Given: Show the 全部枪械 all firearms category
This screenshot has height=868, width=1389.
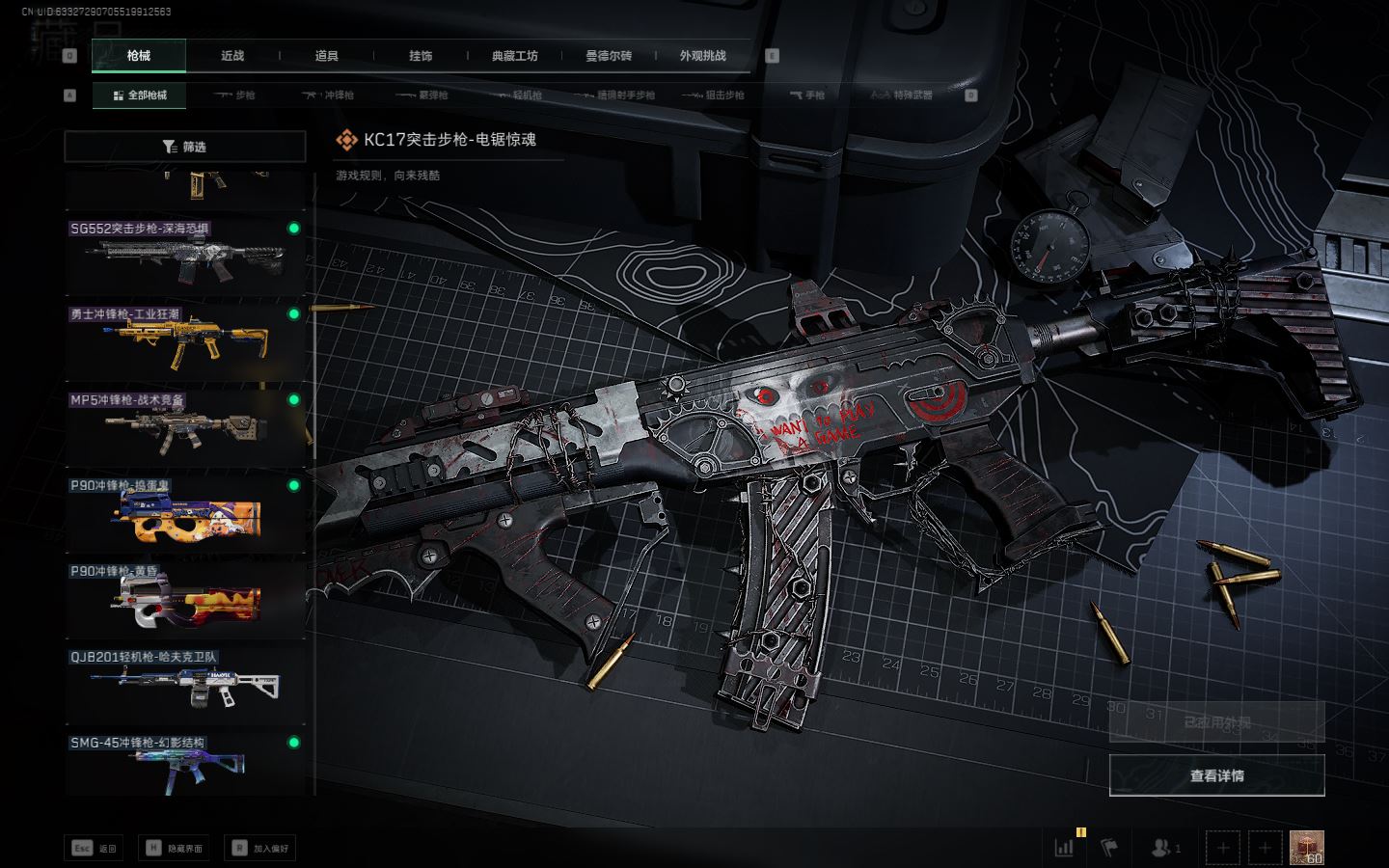Looking at the screenshot, I should [x=140, y=95].
